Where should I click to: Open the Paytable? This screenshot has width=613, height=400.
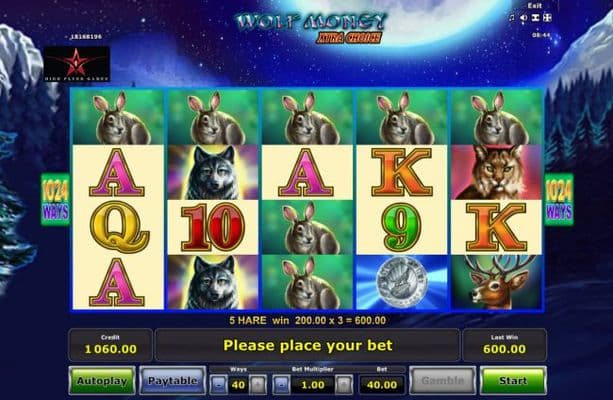172,381
